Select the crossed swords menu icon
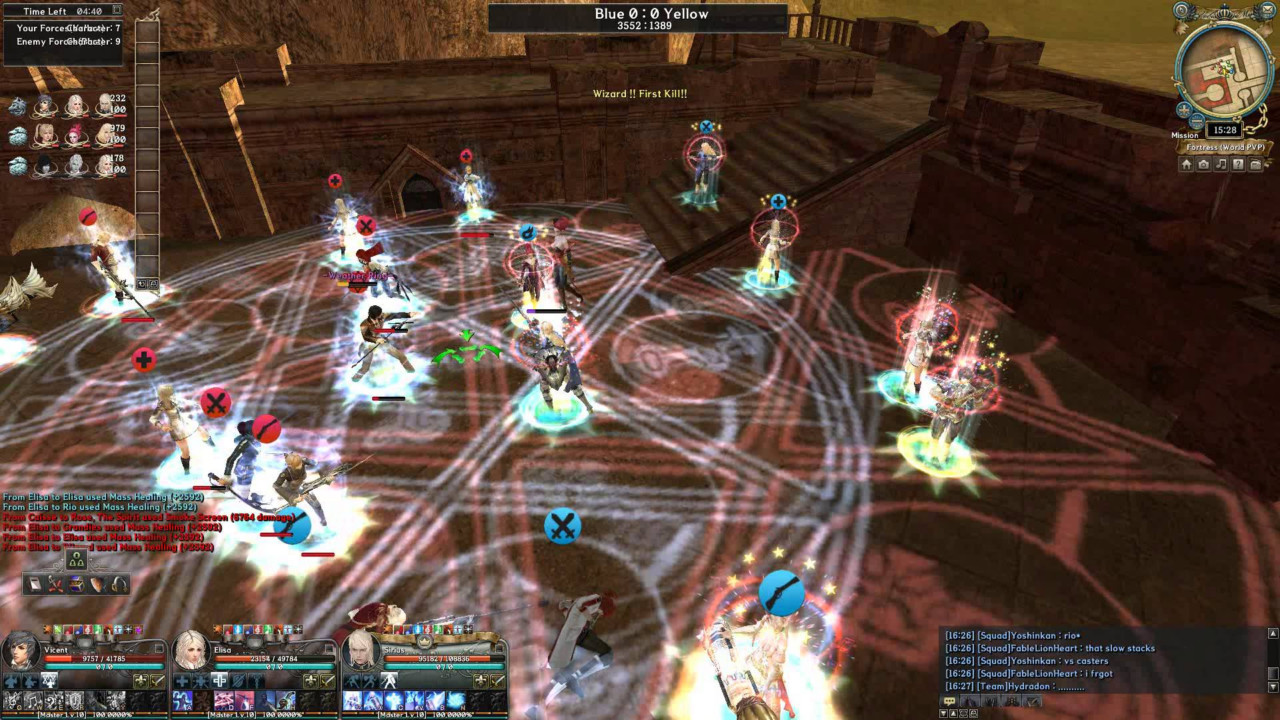This screenshot has height=720, width=1280. click(55, 585)
